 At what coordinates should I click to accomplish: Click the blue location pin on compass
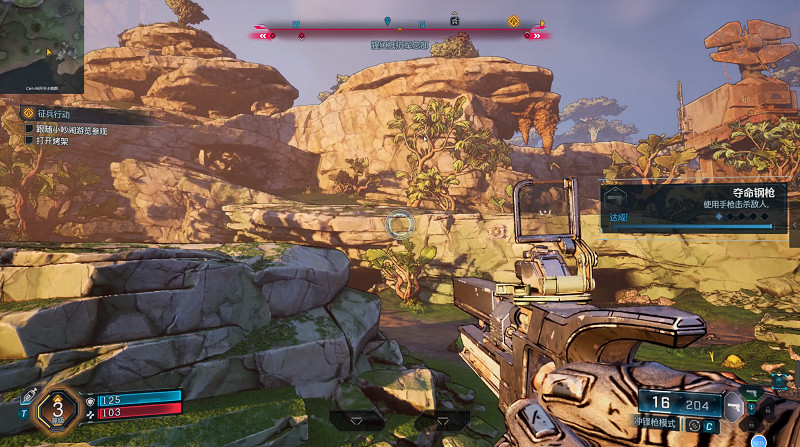click(x=387, y=21)
